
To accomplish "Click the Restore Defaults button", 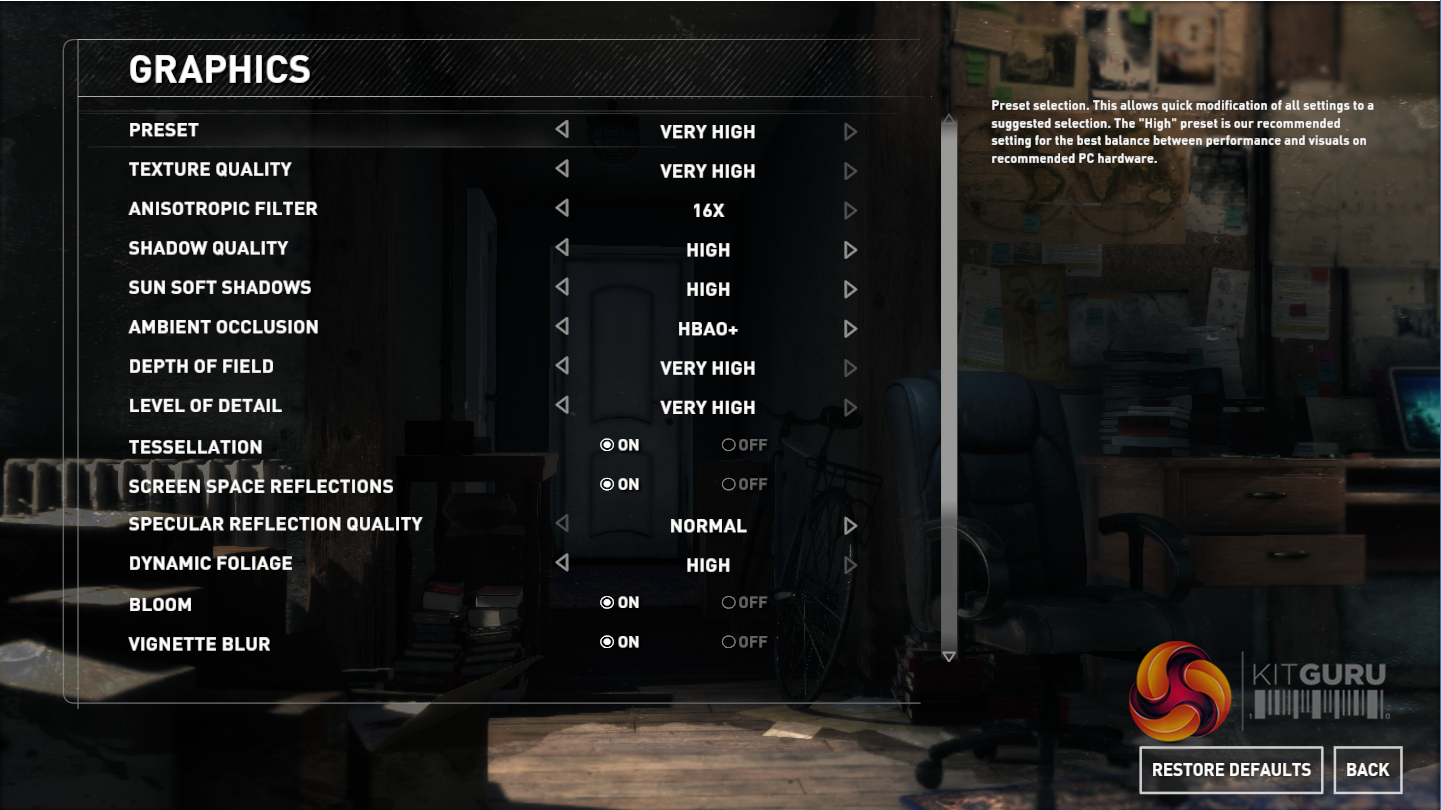I will coord(1231,770).
